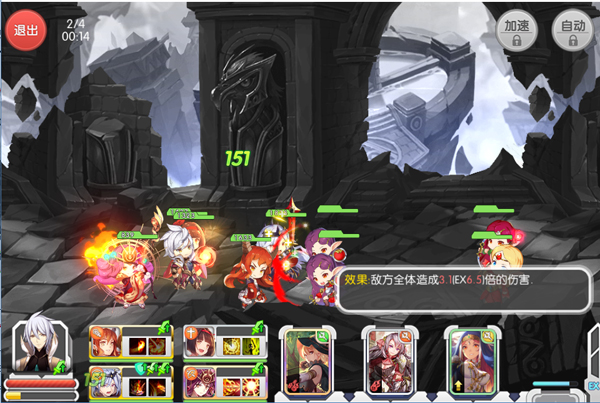This screenshot has height=403, width=600.
Task: Choose the white-haired red-armored character card
Action: (391, 356)
